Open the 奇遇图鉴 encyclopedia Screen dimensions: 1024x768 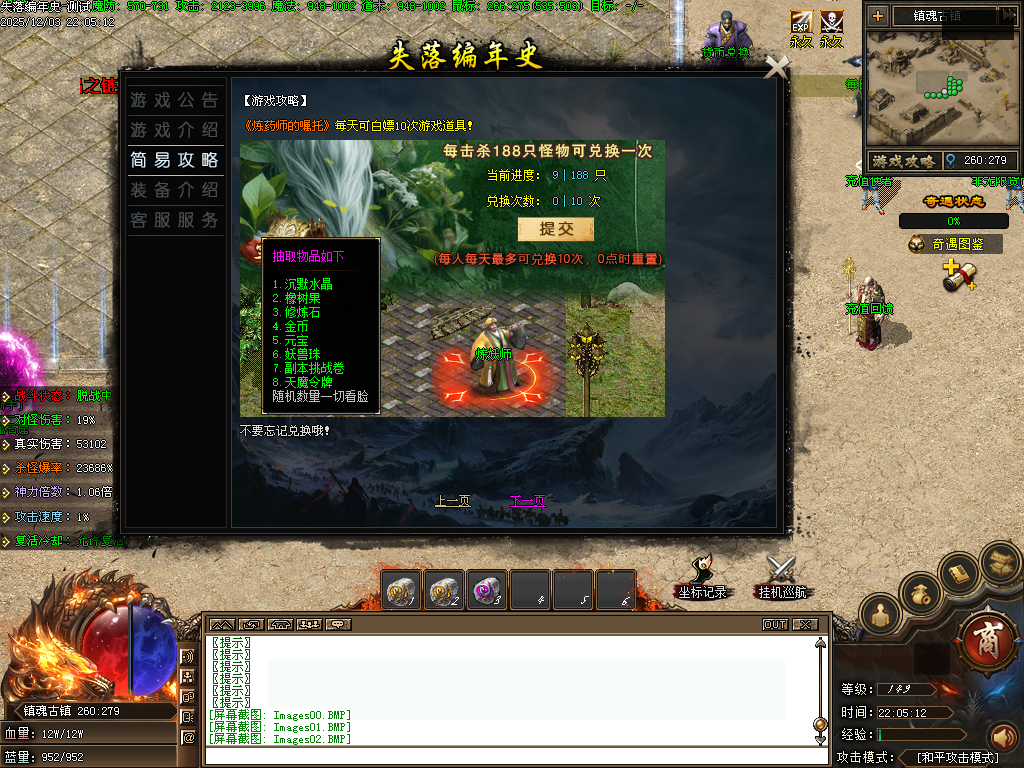(954, 243)
